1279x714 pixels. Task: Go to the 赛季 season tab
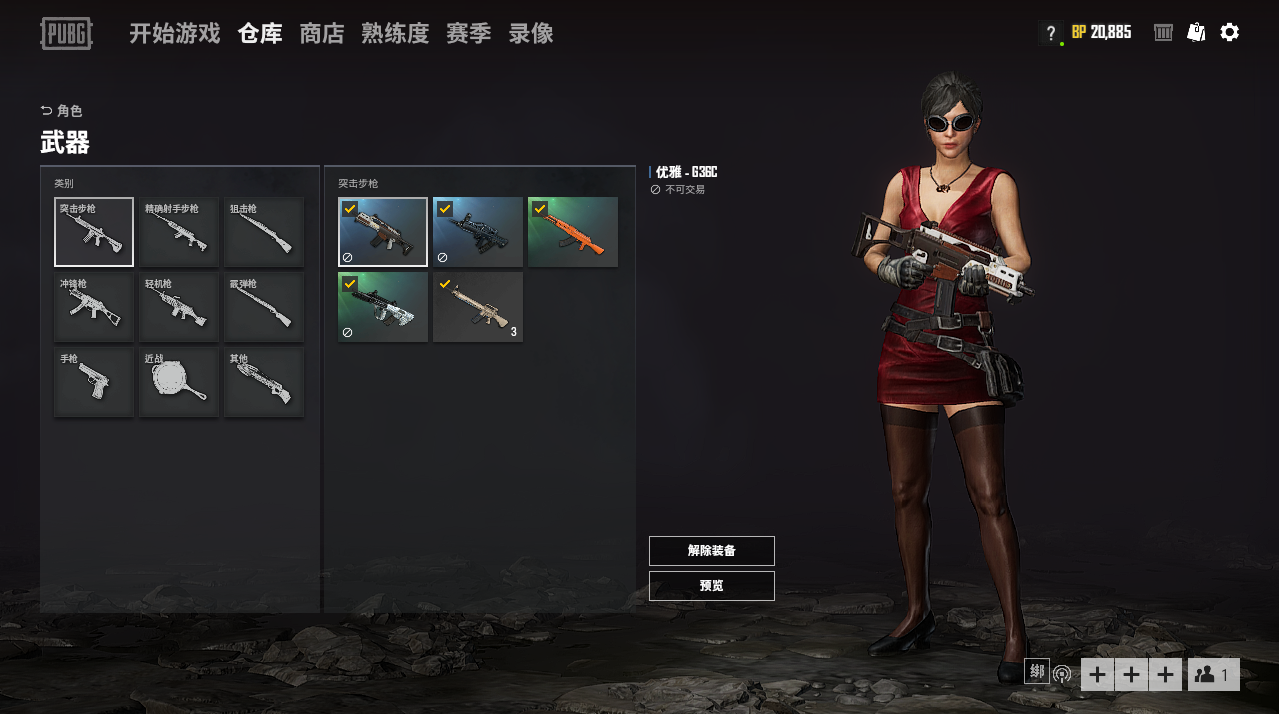pos(468,34)
